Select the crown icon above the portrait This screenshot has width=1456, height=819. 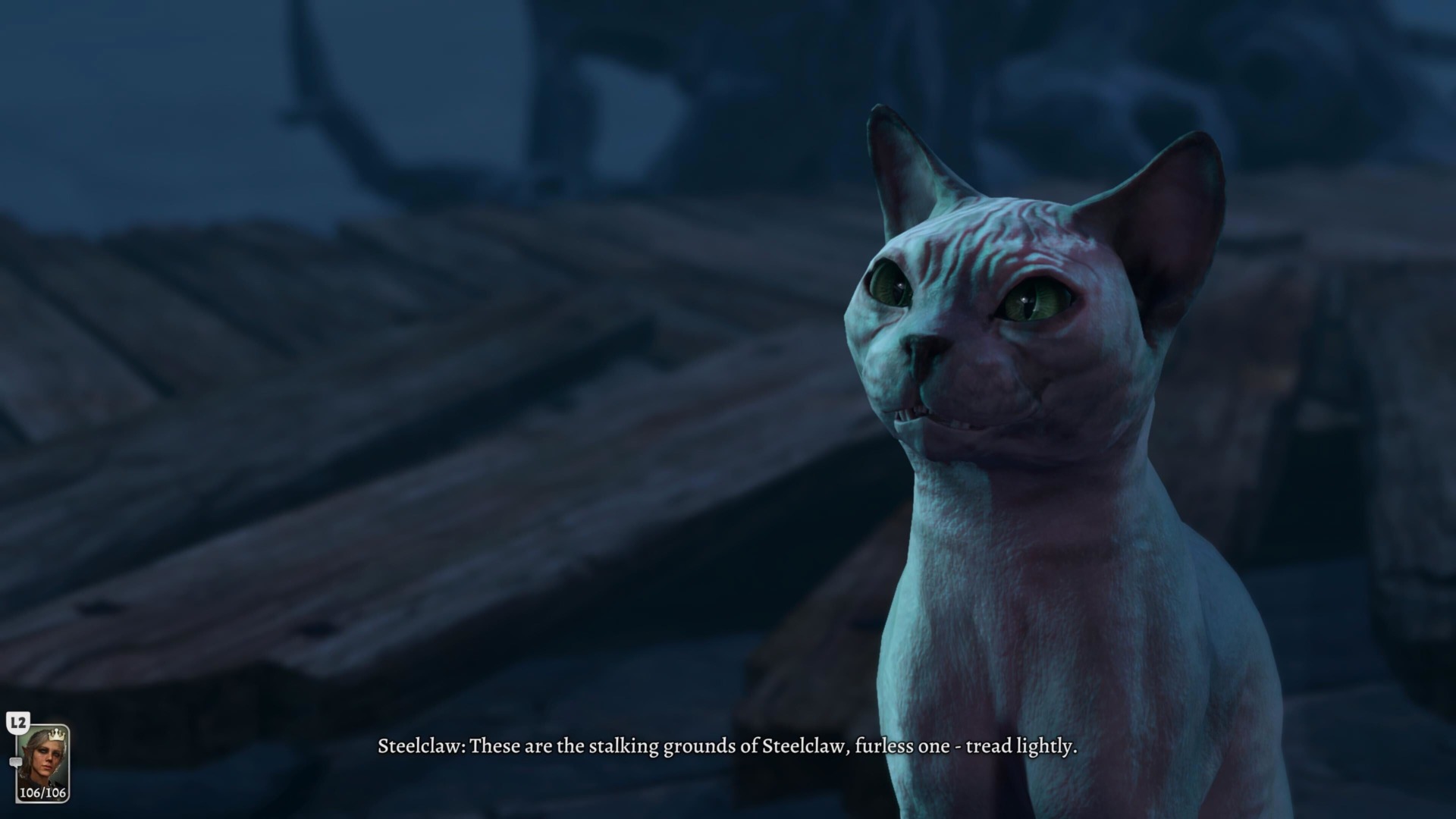[x=58, y=735]
